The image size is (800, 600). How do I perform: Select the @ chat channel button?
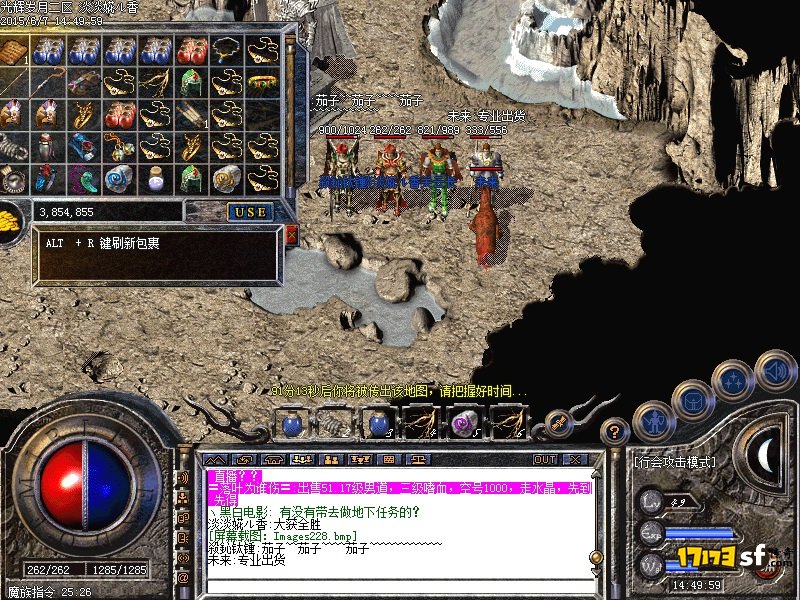183,578
